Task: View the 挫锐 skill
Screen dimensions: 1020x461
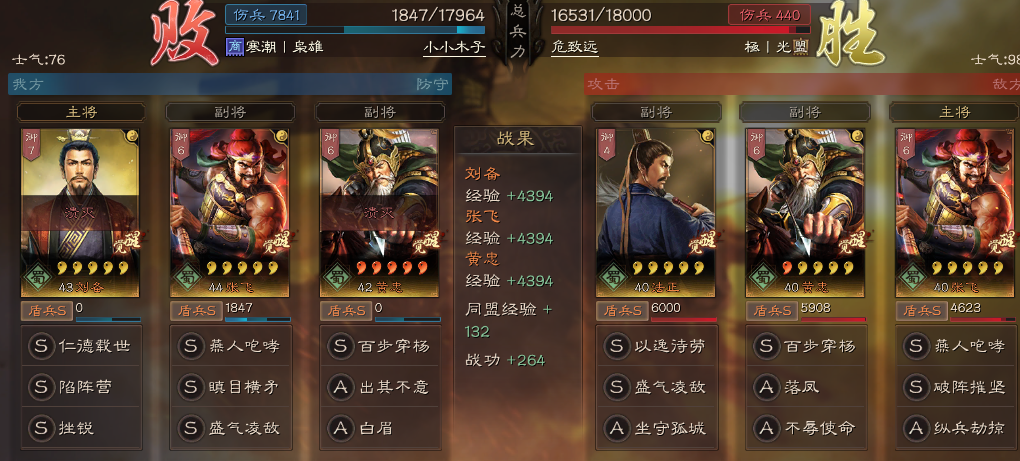Action: point(81,427)
